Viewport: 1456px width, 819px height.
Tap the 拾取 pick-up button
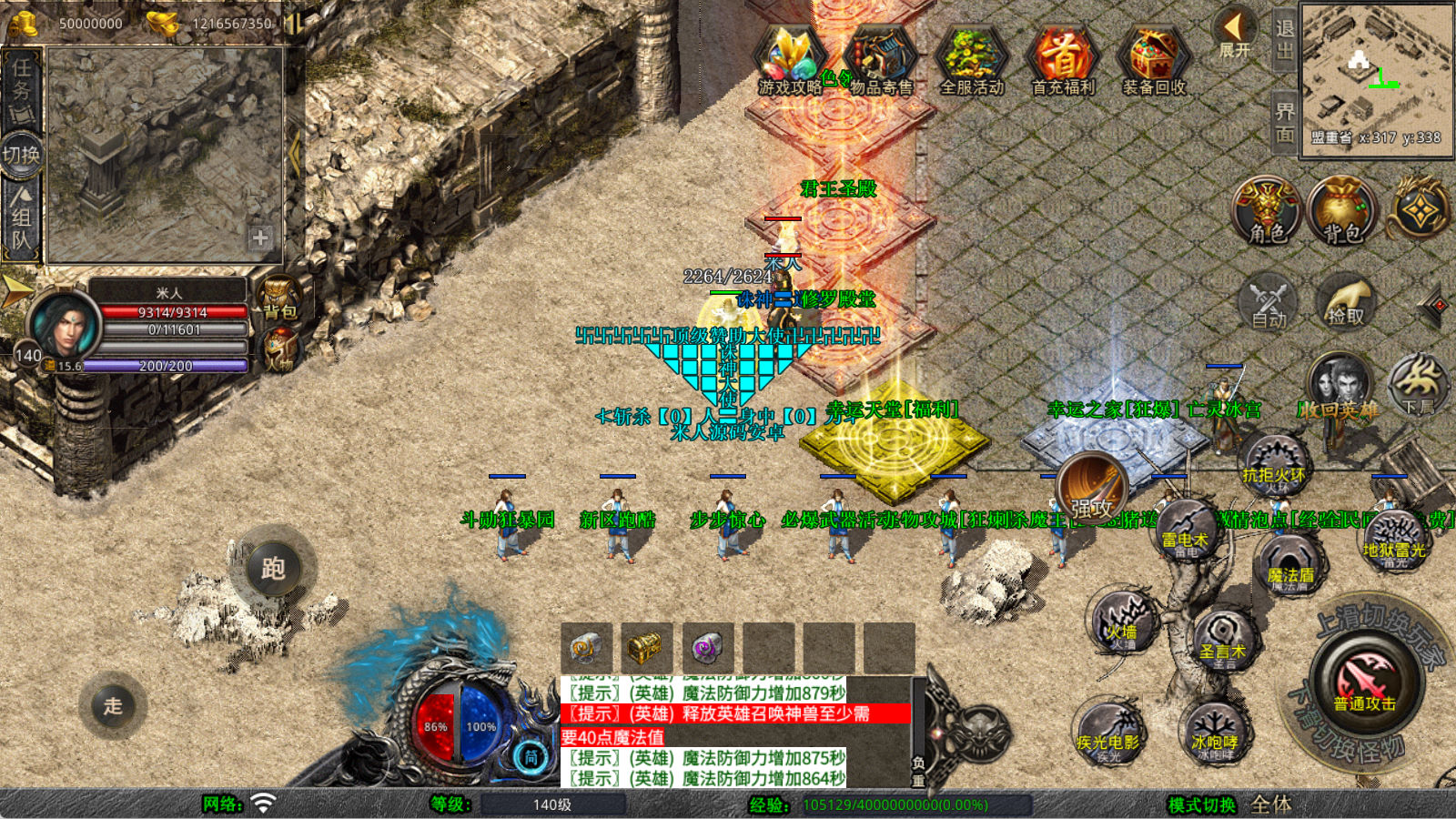[1345, 301]
